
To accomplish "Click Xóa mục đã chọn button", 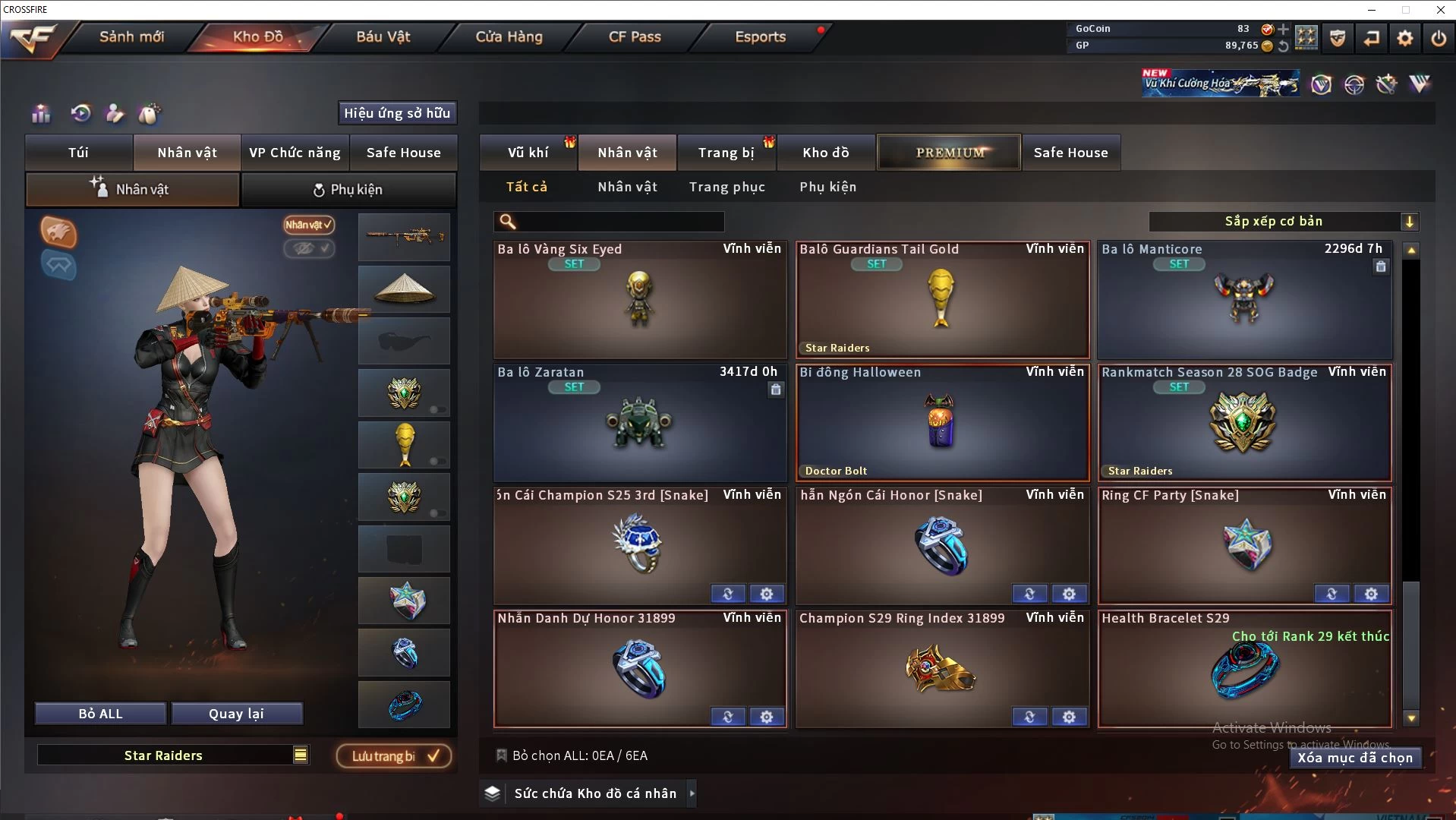I will tap(1355, 758).
